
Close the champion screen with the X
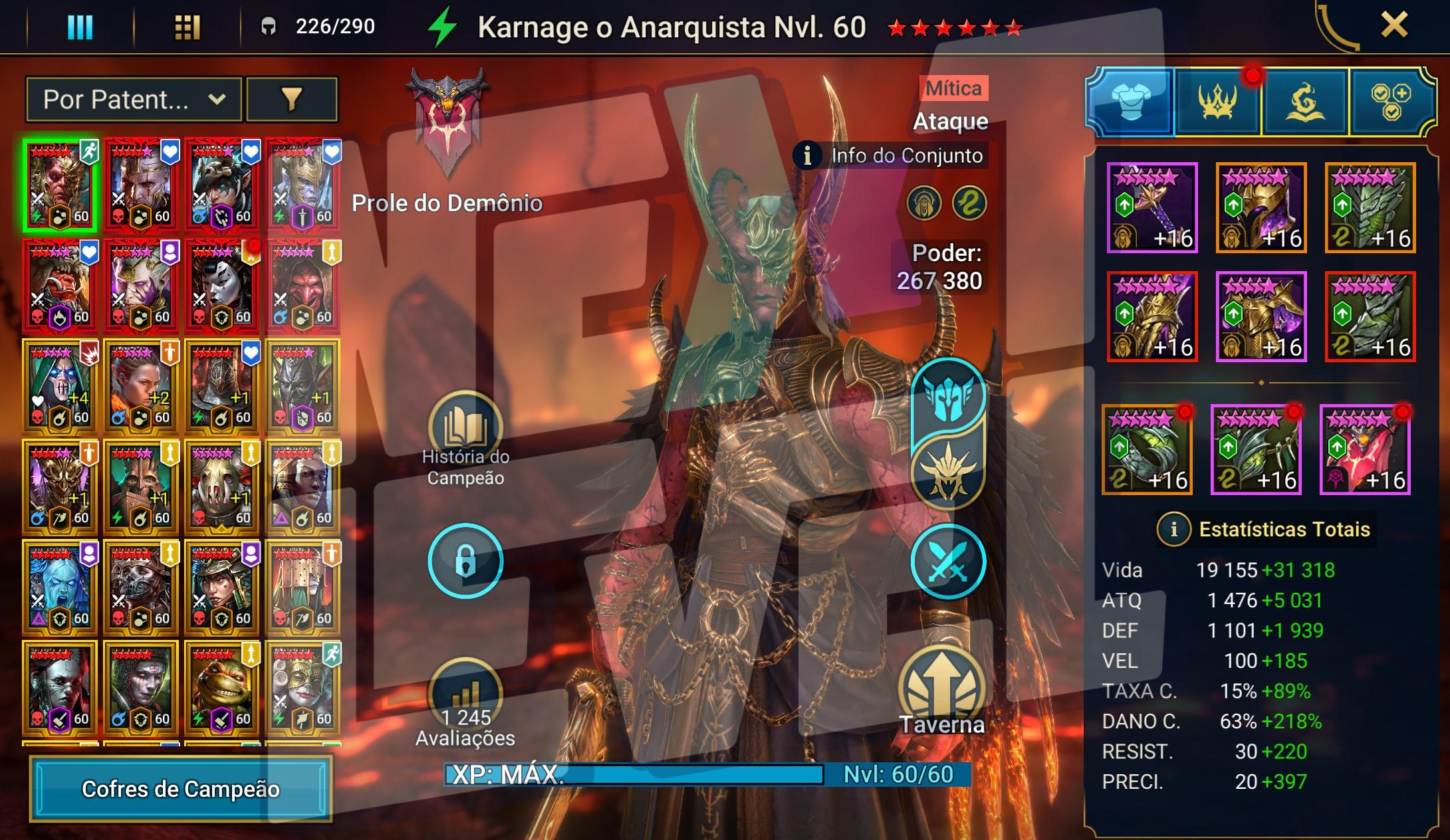(1394, 26)
